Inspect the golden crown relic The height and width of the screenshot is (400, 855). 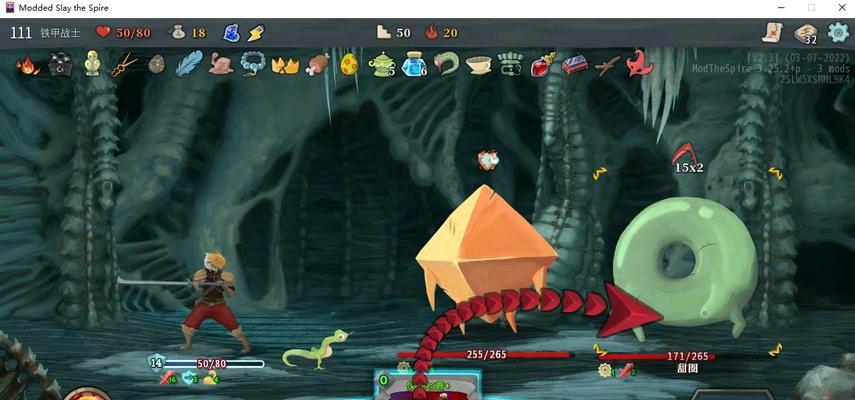(285, 66)
